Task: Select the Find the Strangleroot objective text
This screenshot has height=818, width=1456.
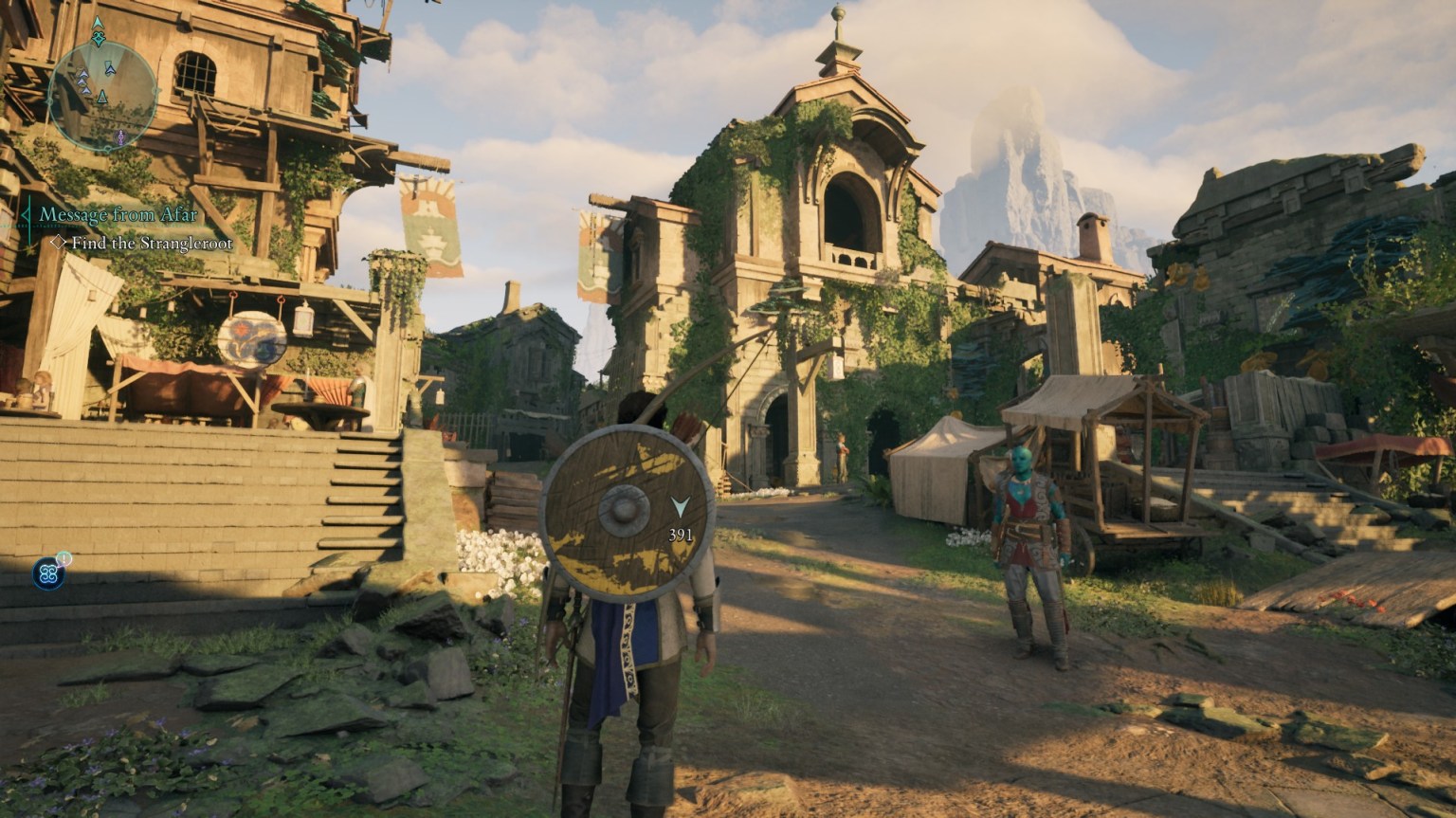Action: click(150, 243)
